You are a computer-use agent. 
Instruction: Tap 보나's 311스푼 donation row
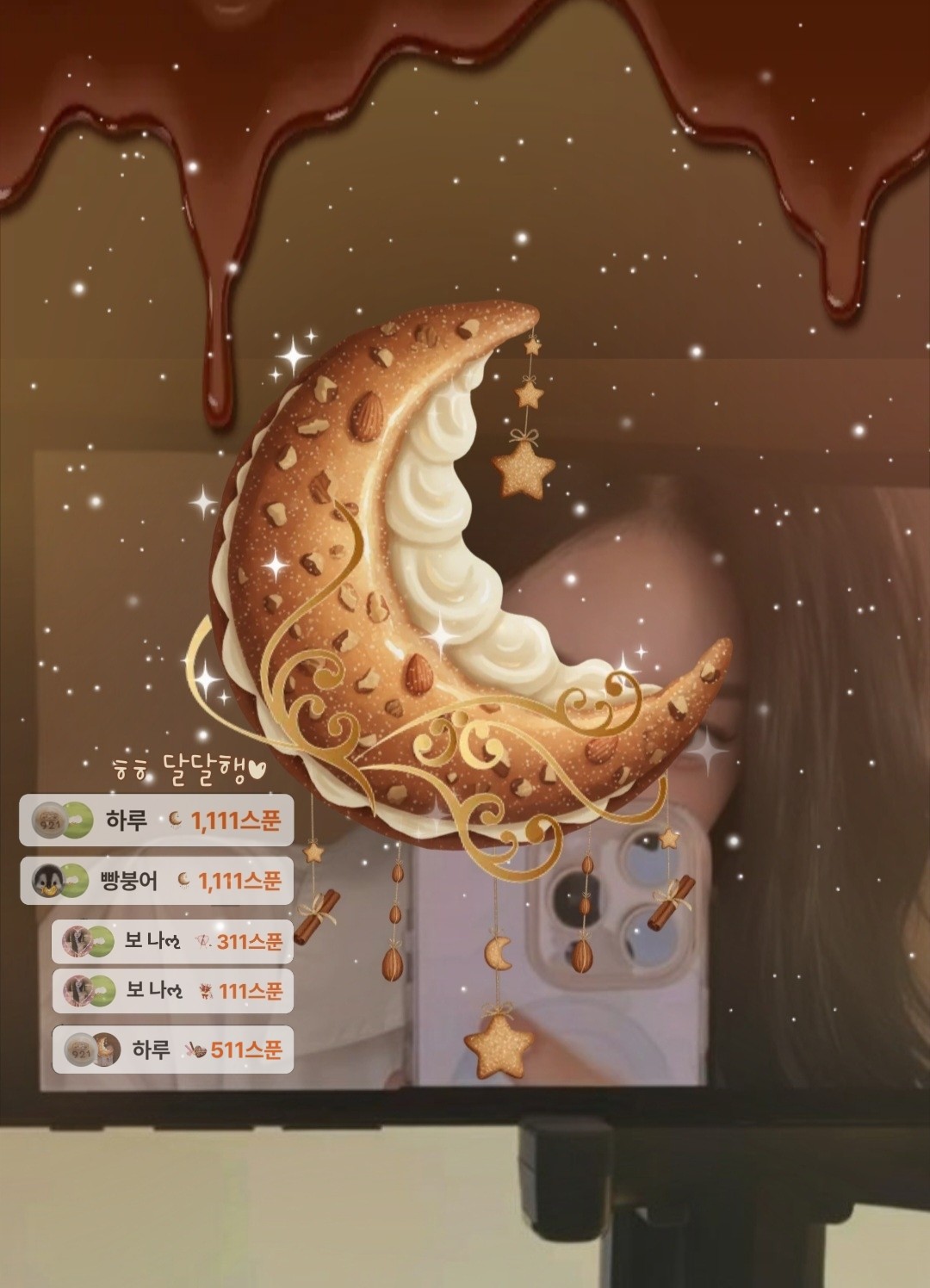172,941
